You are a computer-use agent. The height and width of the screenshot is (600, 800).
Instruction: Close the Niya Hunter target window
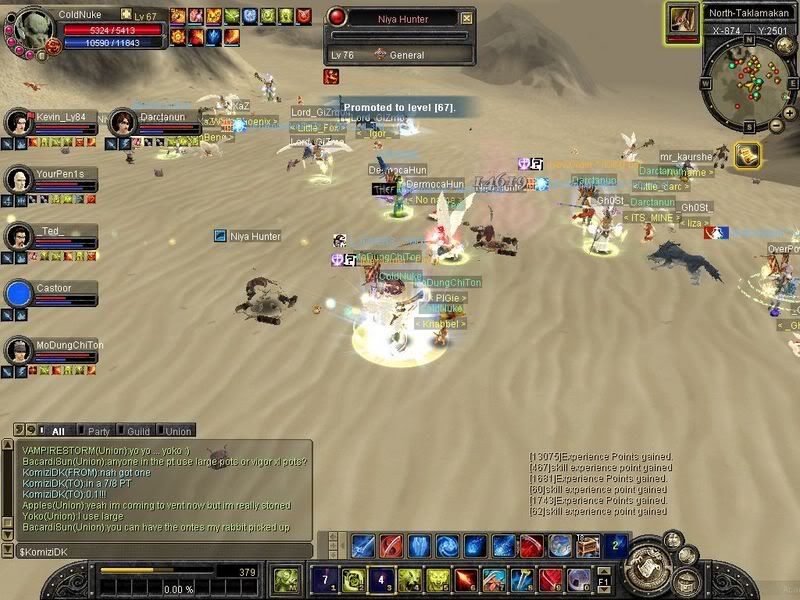467,18
